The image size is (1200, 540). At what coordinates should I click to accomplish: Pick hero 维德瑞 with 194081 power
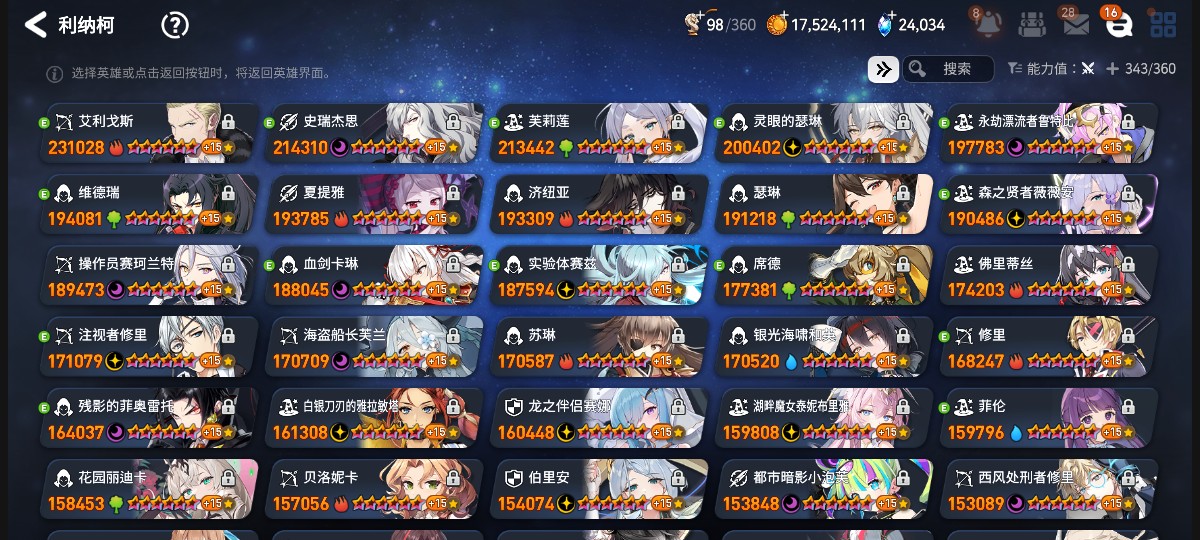150,205
